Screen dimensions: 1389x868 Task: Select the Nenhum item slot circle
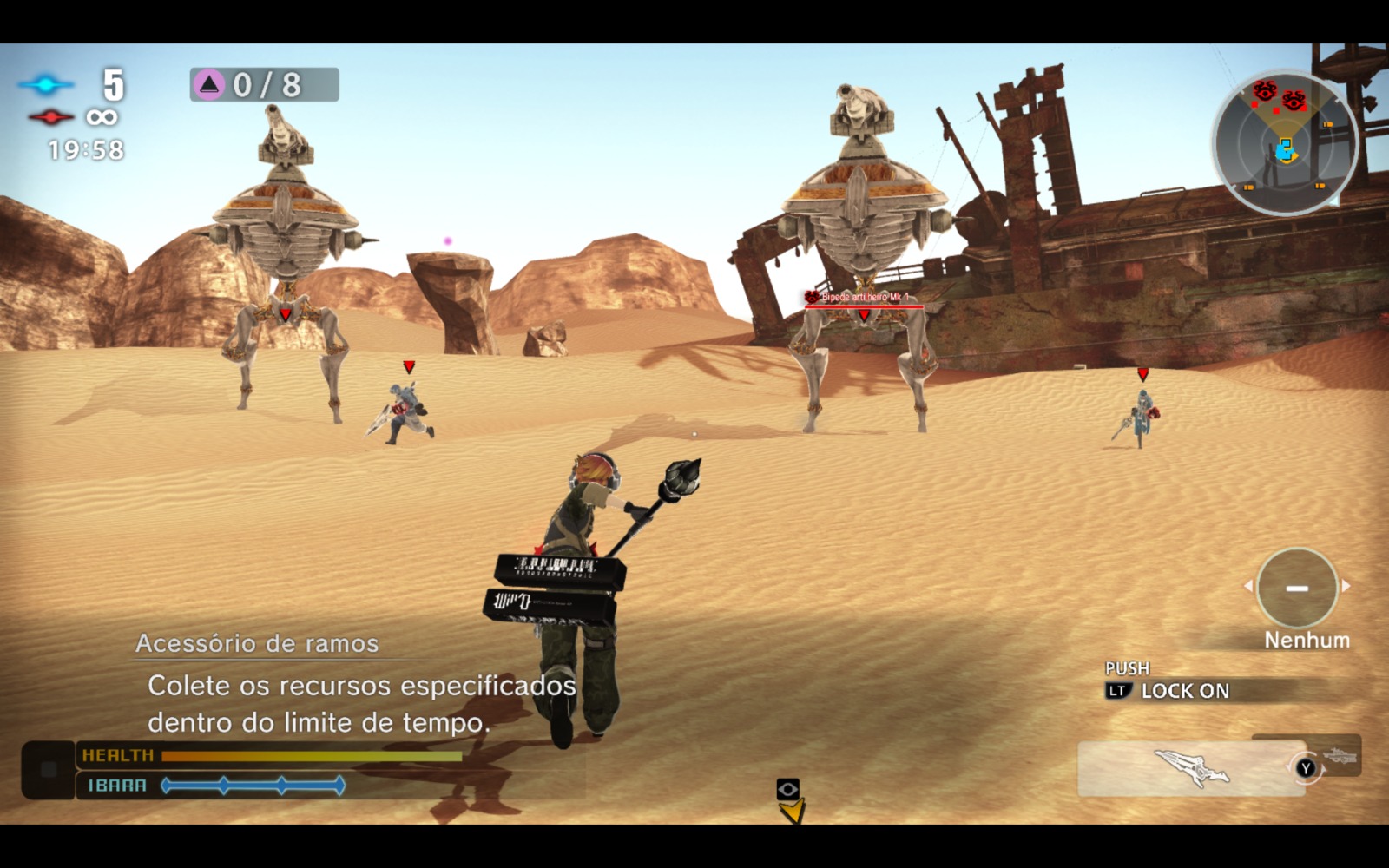[x=1297, y=588]
